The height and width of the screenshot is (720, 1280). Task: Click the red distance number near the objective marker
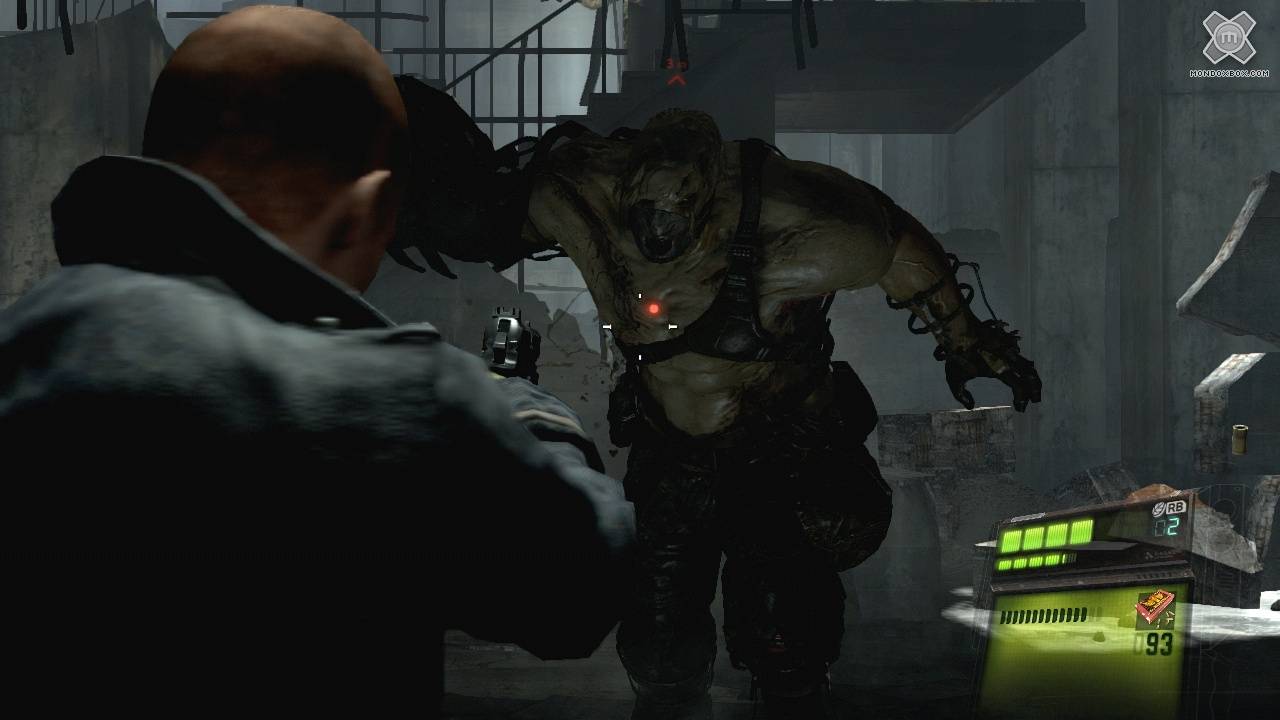[668, 63]
